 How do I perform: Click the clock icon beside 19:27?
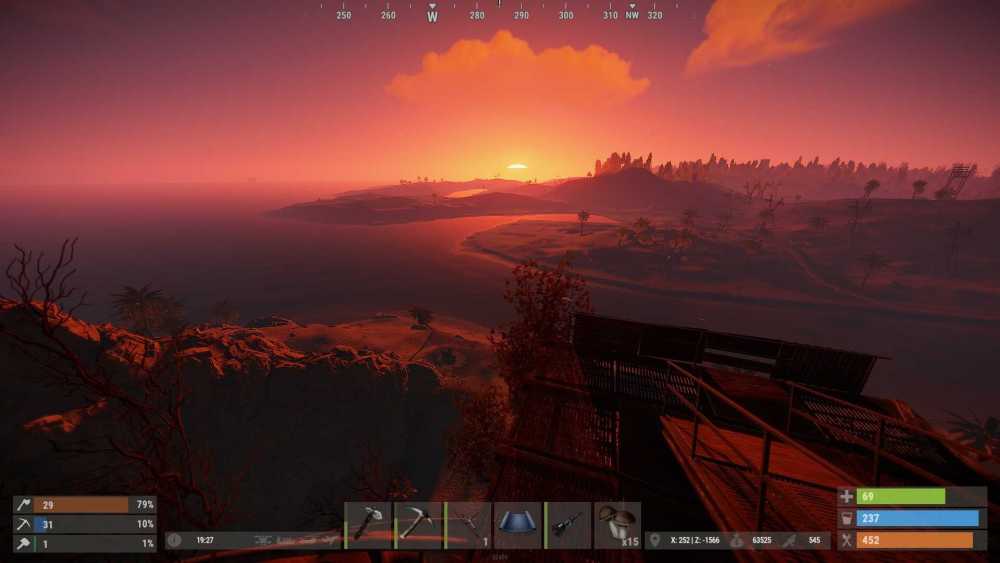click(175, 540)
